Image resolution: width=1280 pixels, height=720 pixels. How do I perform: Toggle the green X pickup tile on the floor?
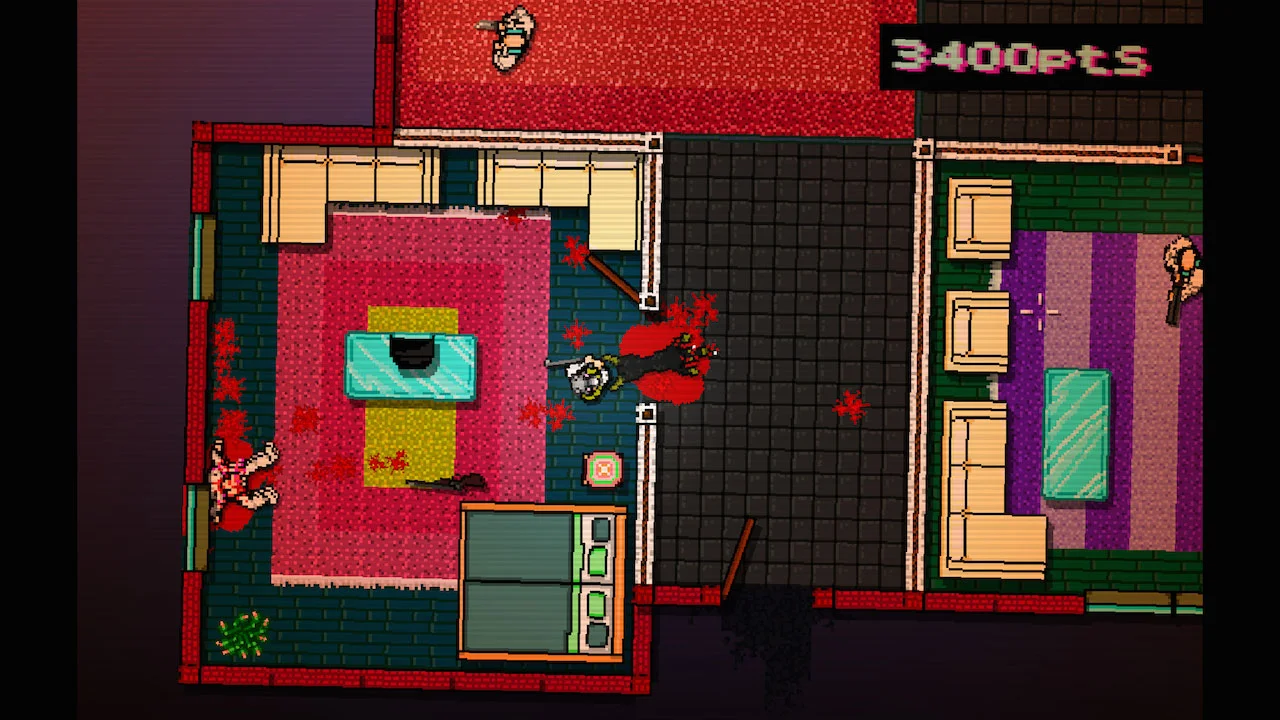click(x=600, y=468)
